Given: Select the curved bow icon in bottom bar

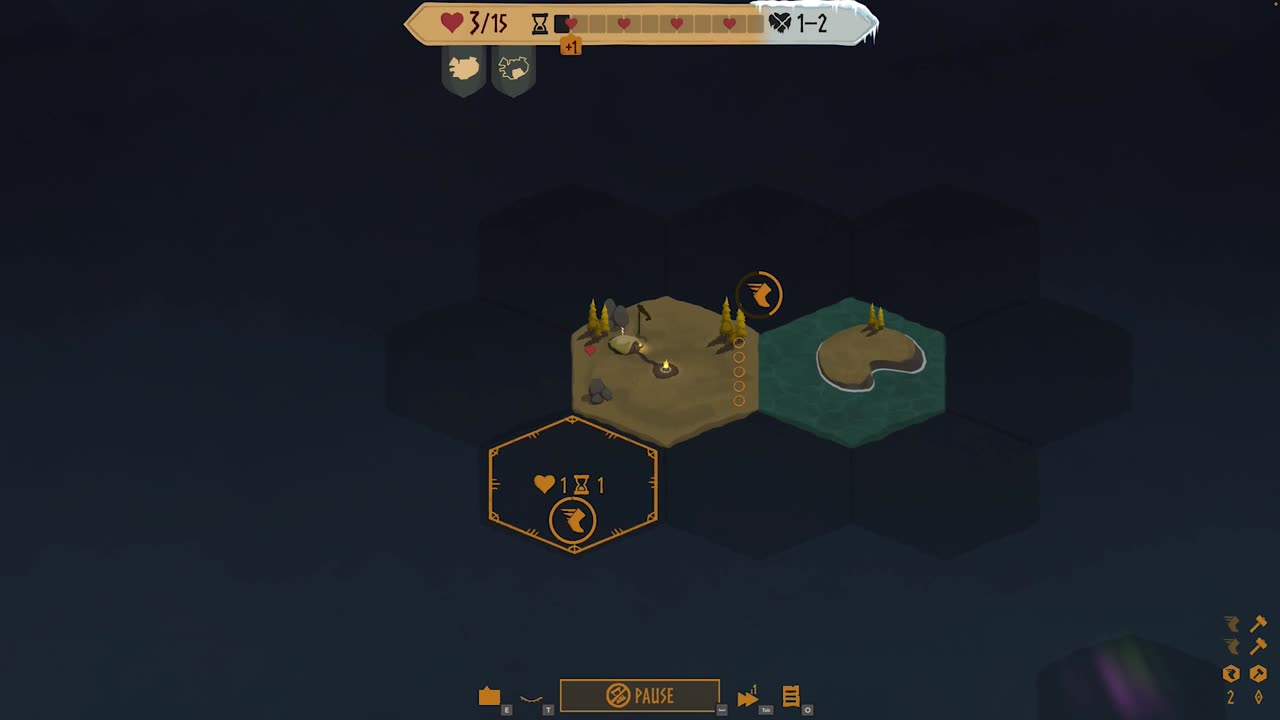Looking at the screenshot, I should tap(531, 699).
